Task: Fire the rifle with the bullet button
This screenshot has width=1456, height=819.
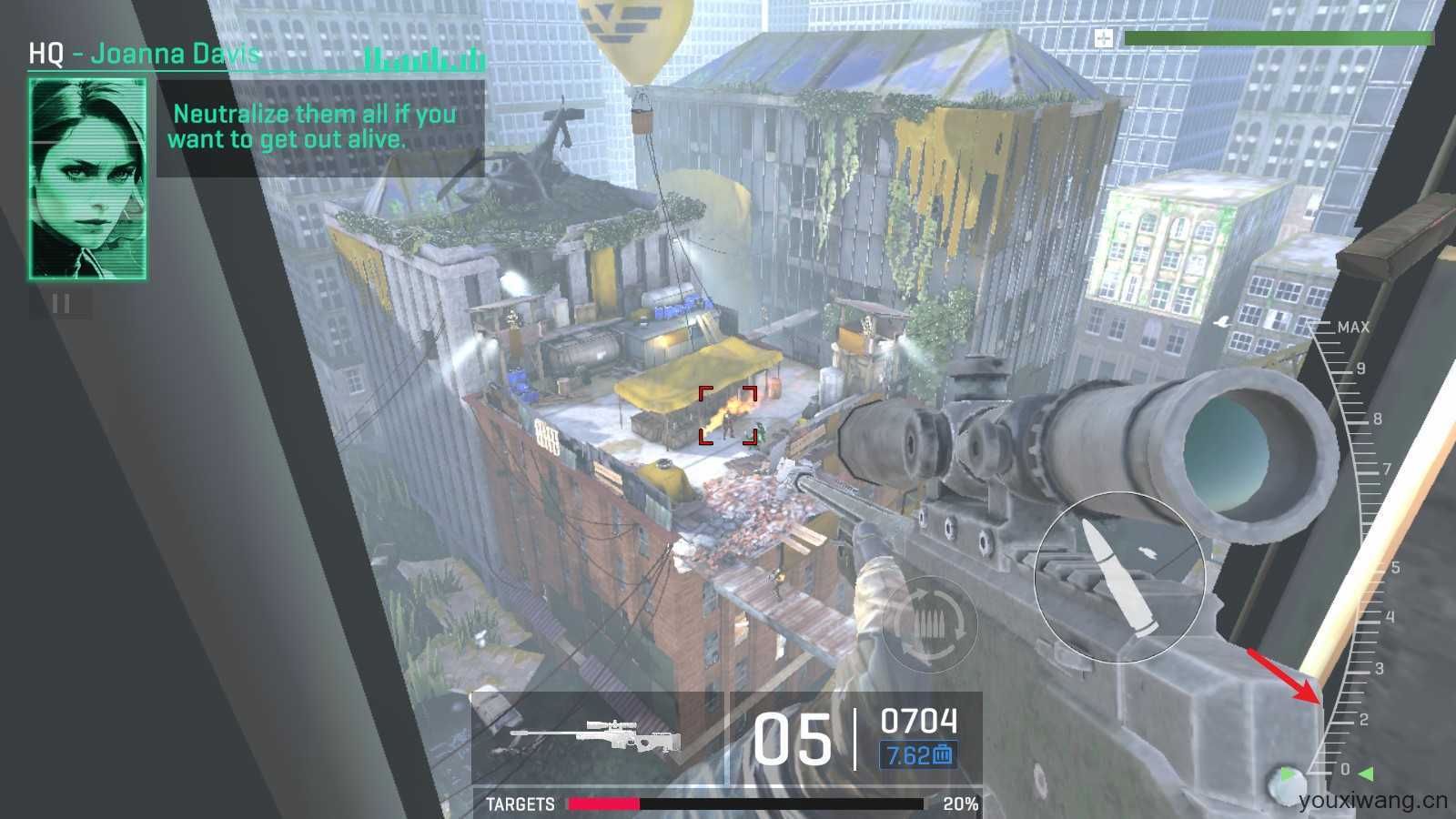Action: pos(1120,577)
